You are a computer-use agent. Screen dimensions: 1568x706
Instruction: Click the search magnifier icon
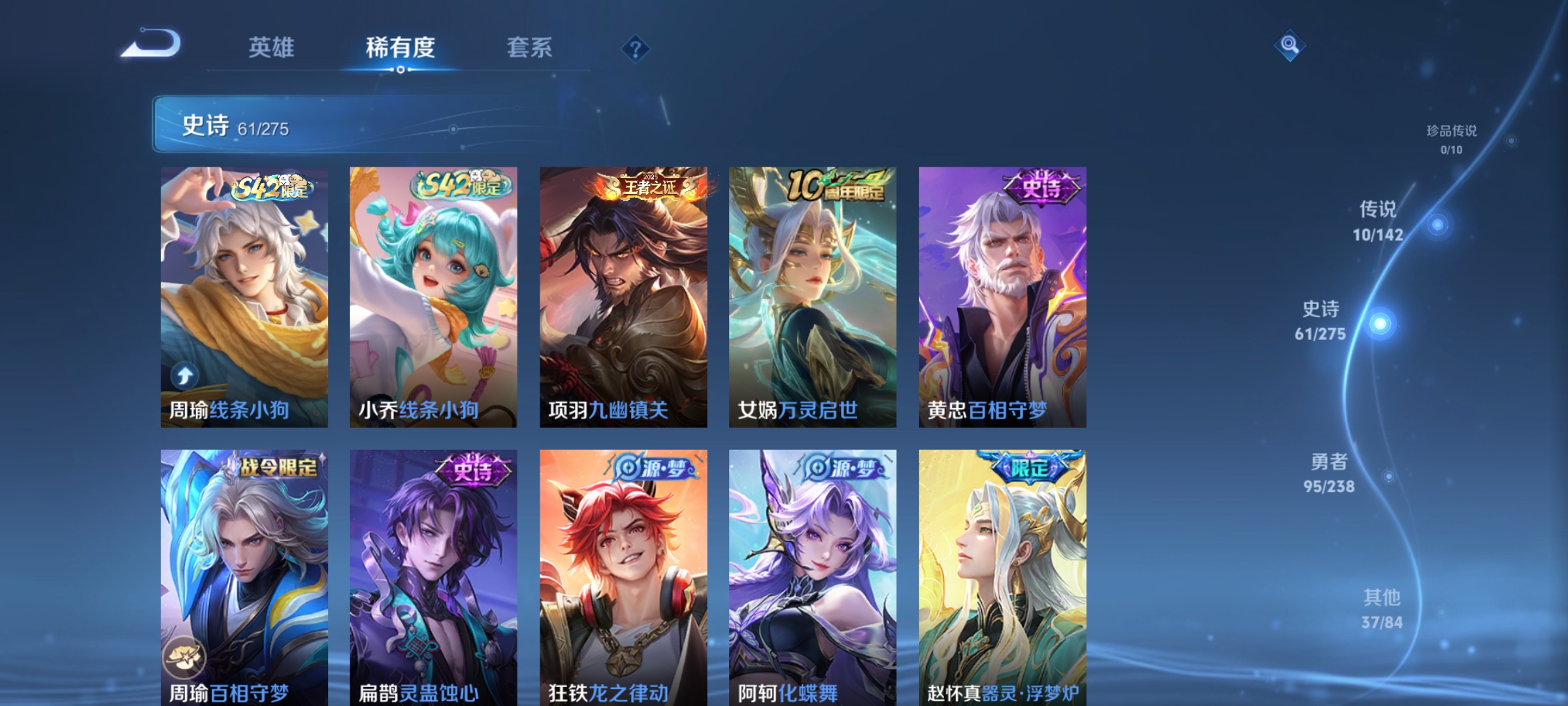(x=1289, y=46)
